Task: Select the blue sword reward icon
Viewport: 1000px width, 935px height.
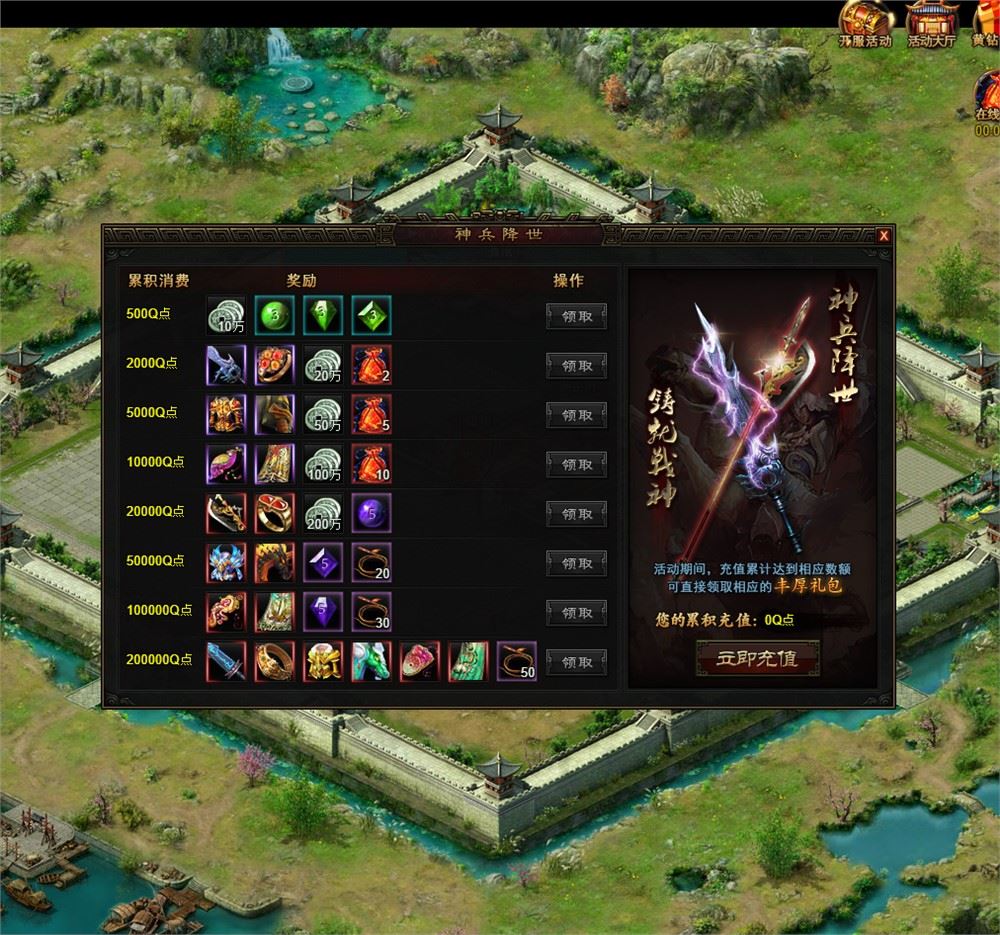Action: point(225,662)
